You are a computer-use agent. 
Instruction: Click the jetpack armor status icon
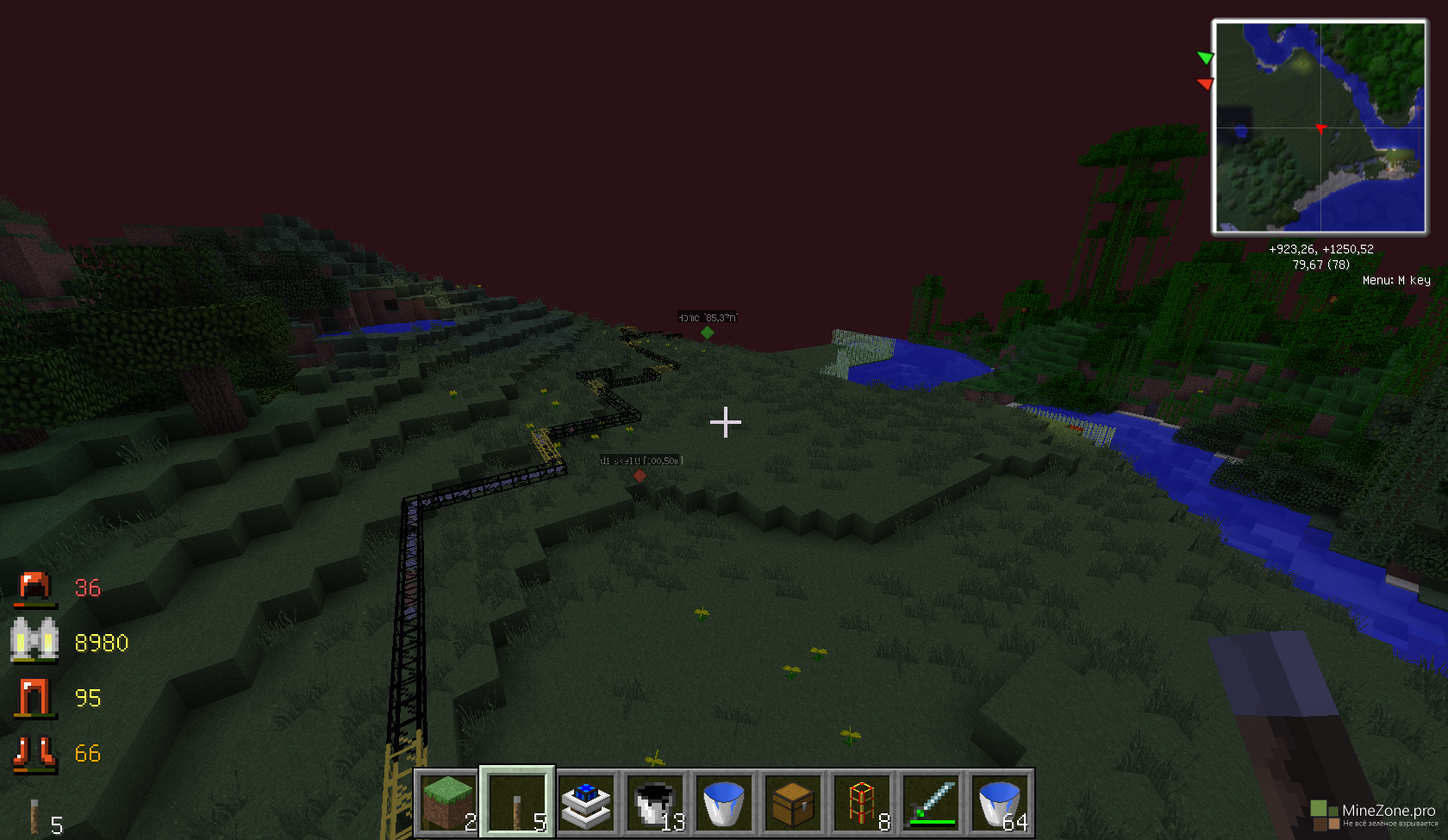34,641
